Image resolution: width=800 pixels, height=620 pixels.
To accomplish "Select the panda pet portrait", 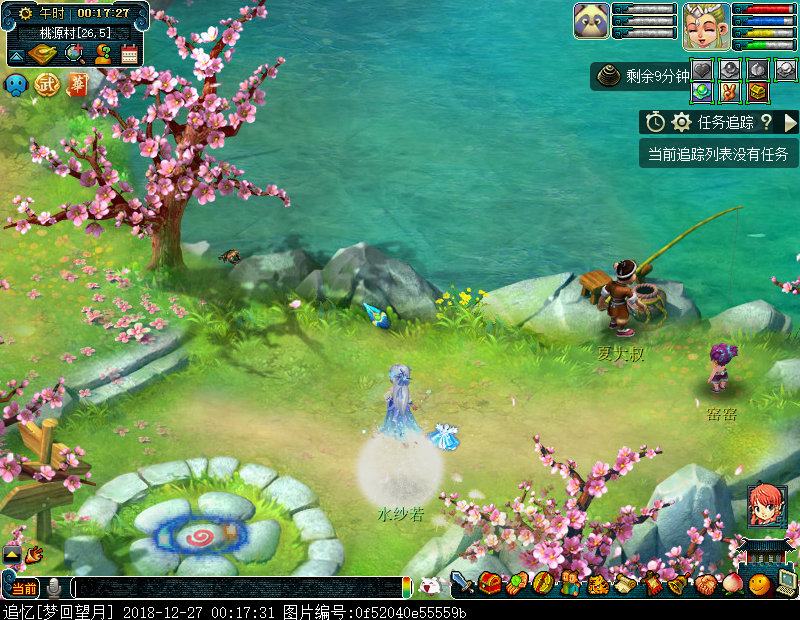I will point(591,21).
